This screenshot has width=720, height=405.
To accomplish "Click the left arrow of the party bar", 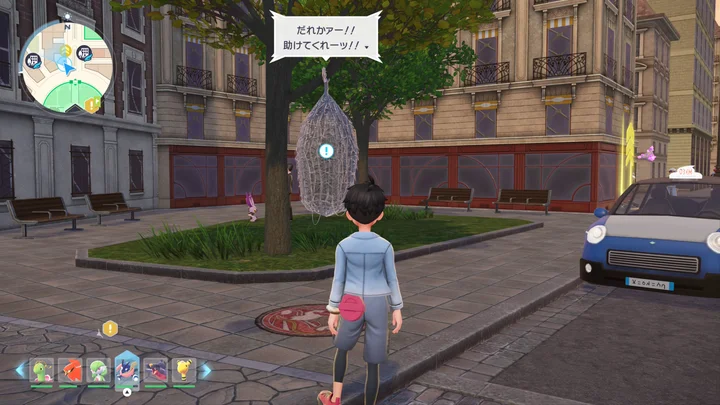I will pos(20,371).
